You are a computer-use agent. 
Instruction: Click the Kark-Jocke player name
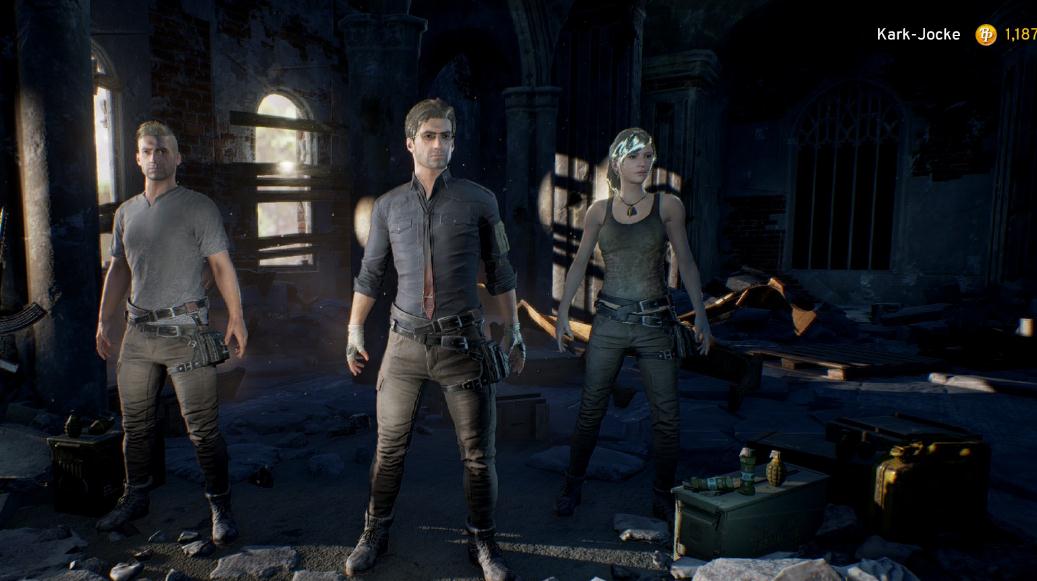click(918, 35)
